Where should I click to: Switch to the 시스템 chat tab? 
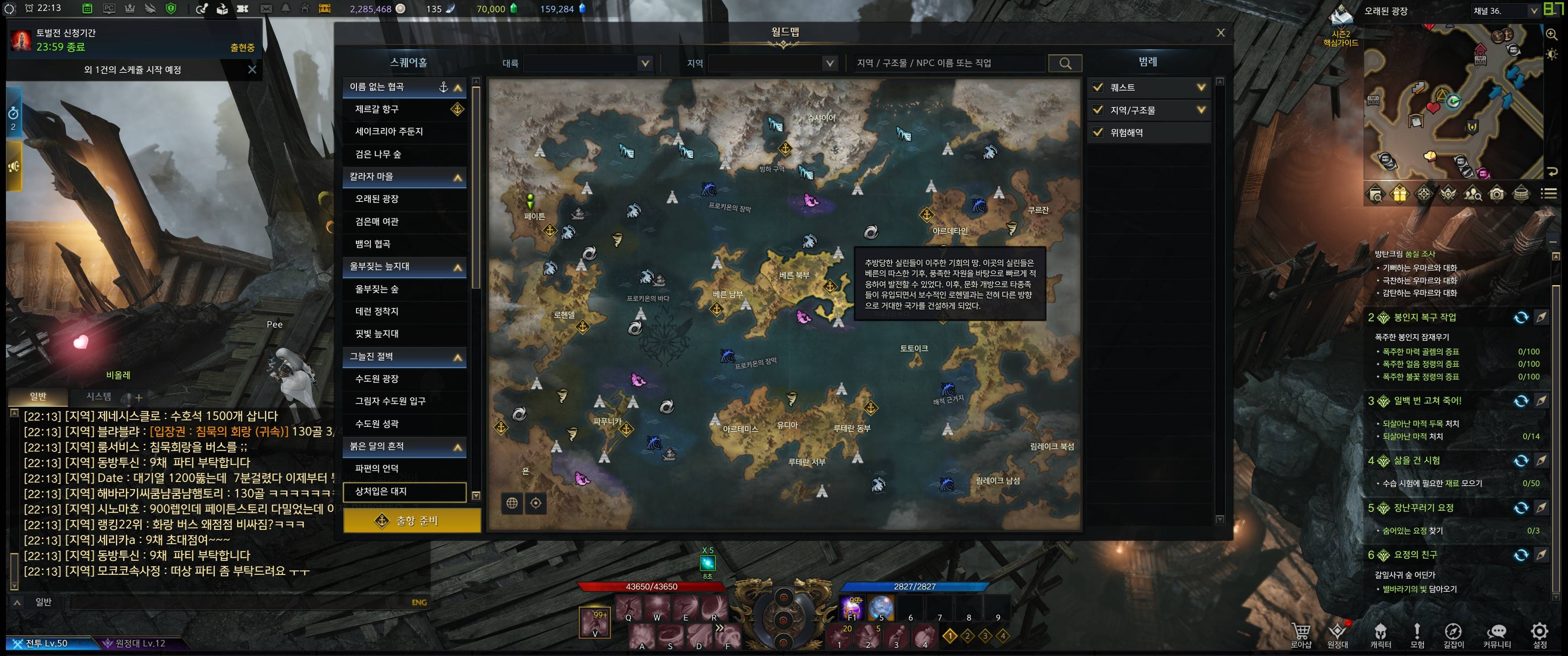(x=98, y=397)
